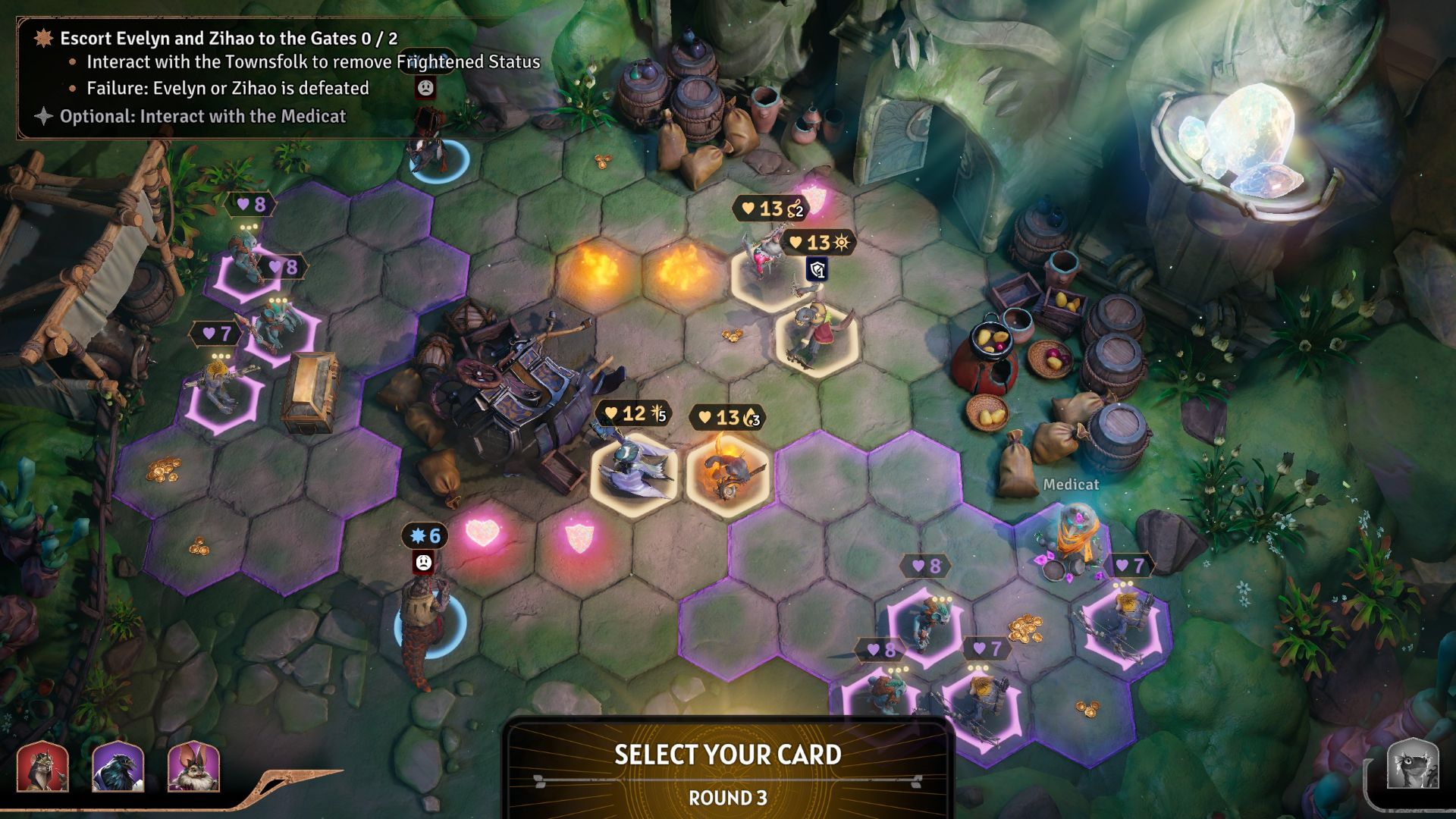
Task: Click the Medicat name label
Action: [x=1071, y=484]
